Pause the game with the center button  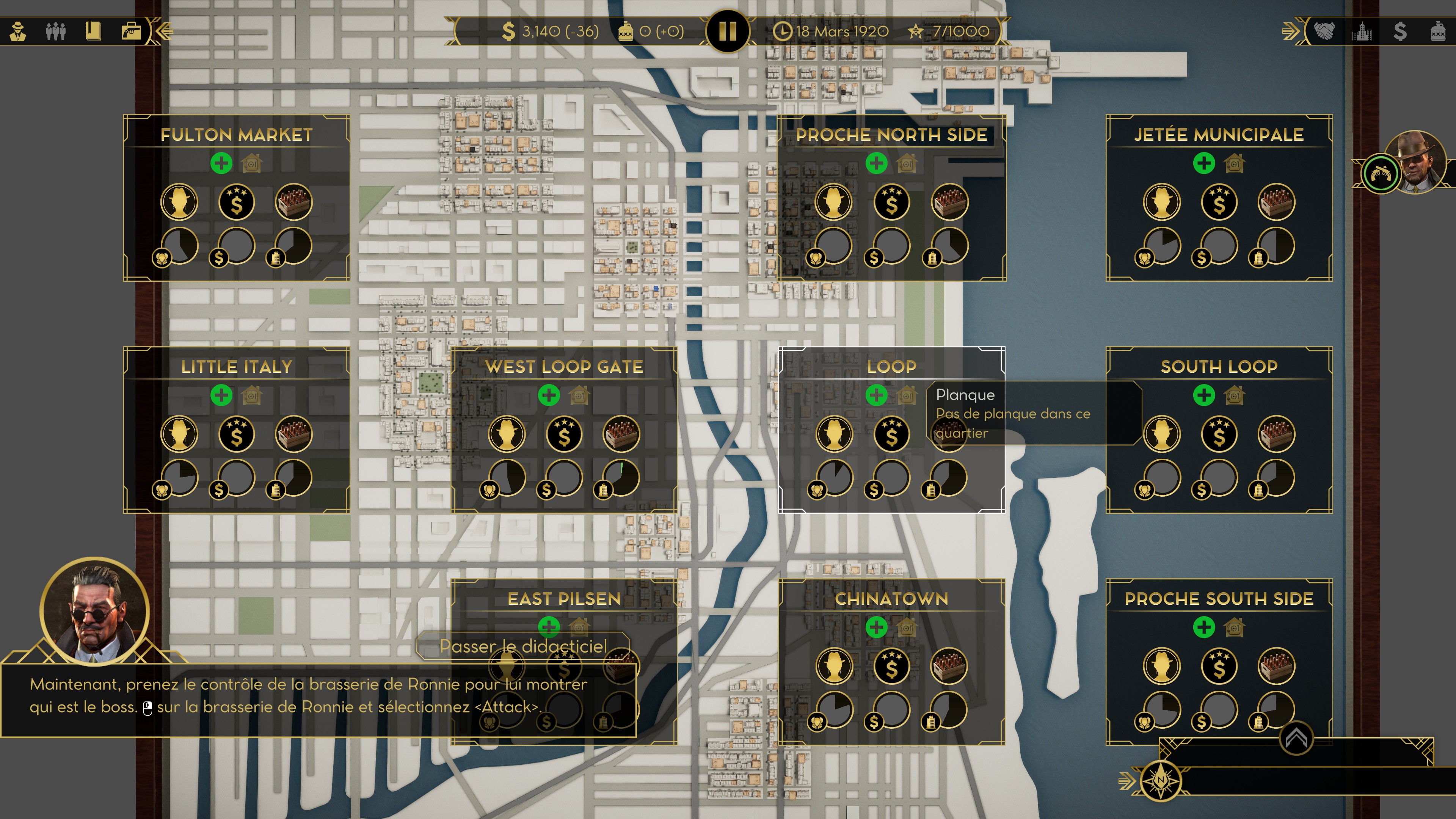(728, 31)
